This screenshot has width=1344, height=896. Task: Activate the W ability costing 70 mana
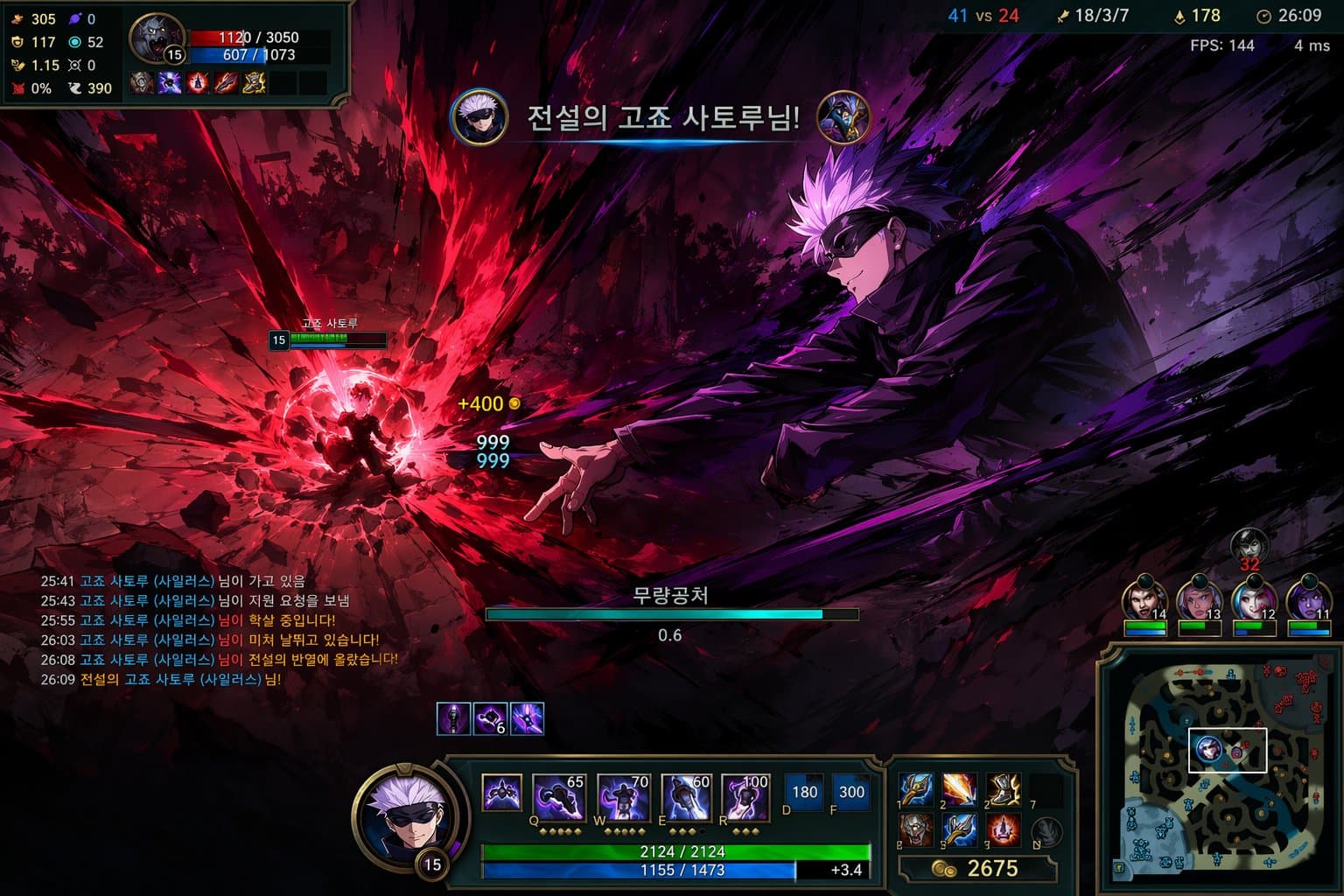click(622, 797)
